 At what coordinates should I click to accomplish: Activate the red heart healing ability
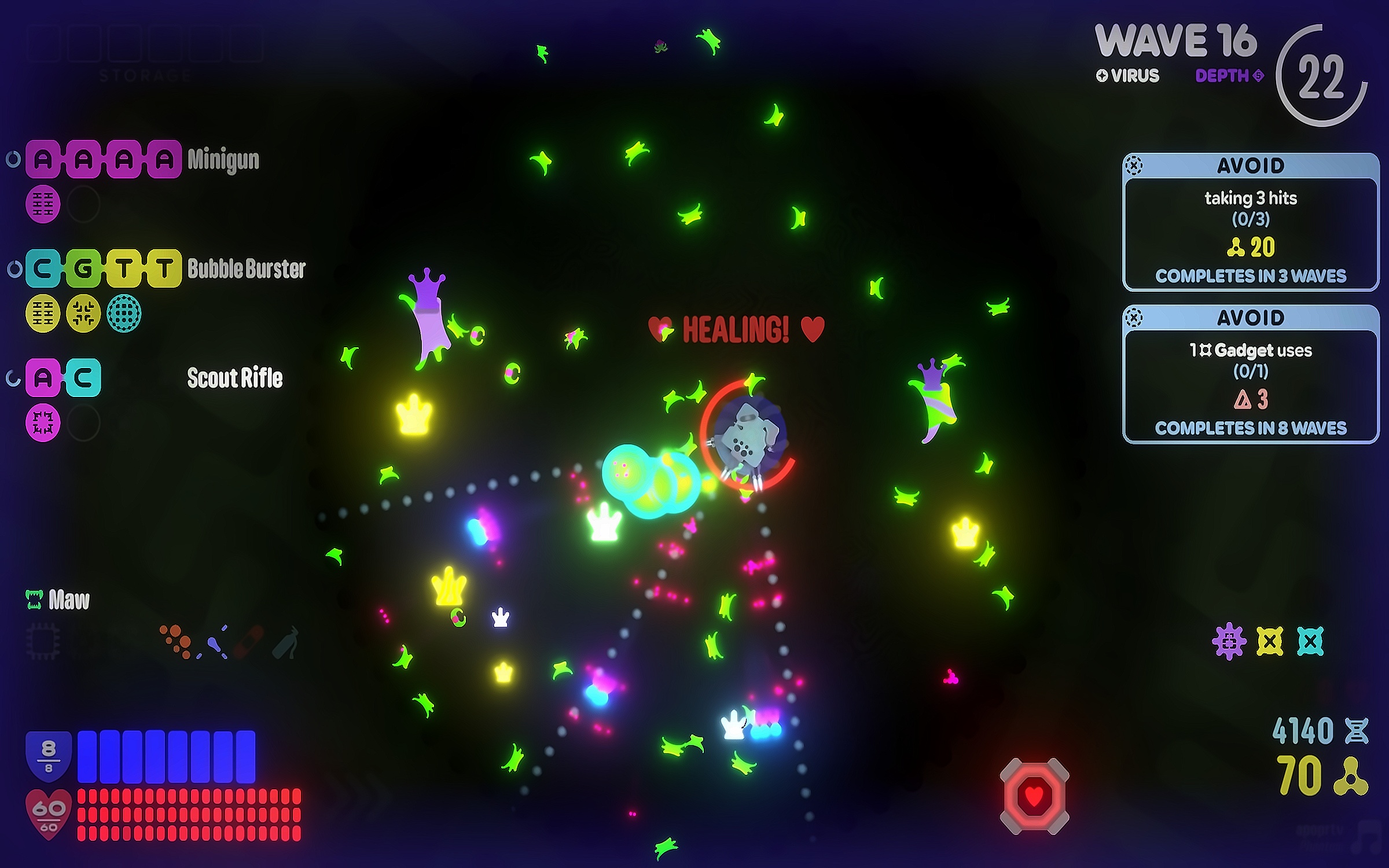(x=1034, y=796)
